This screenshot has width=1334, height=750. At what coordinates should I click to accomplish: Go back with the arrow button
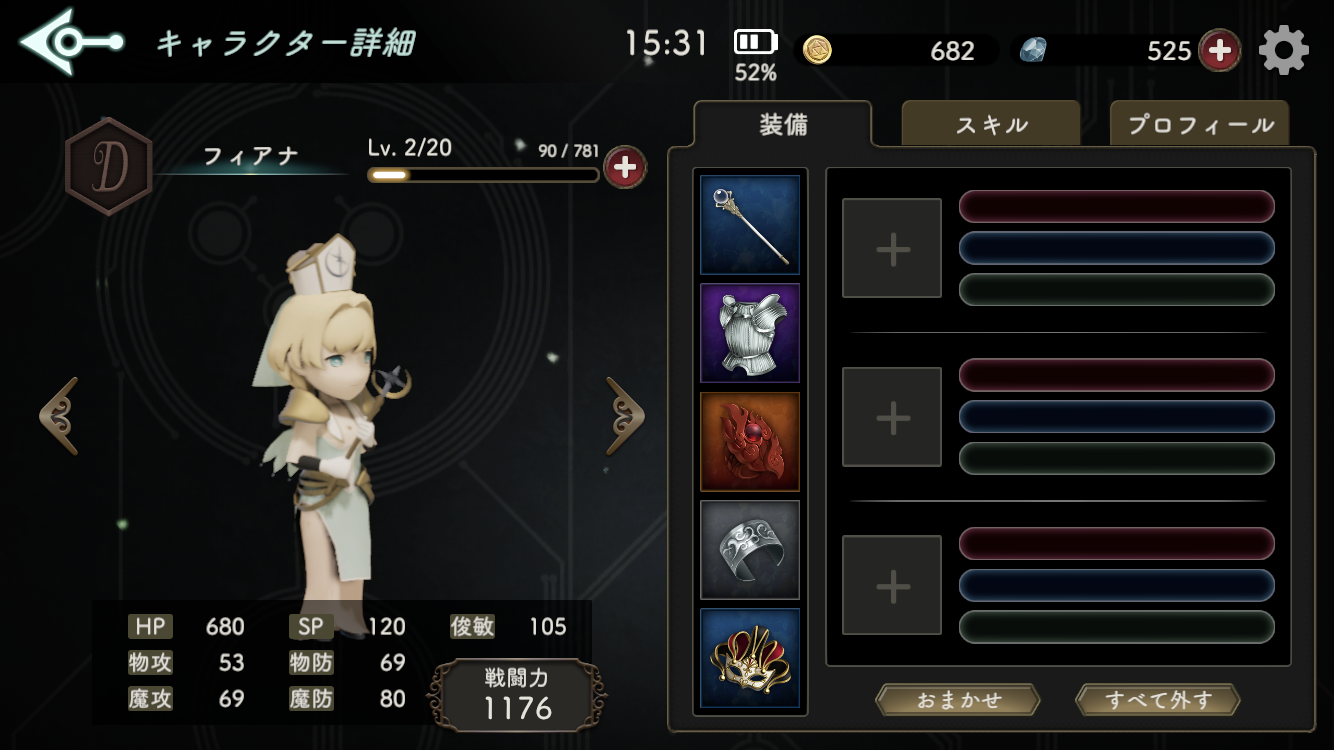(70, 42)
